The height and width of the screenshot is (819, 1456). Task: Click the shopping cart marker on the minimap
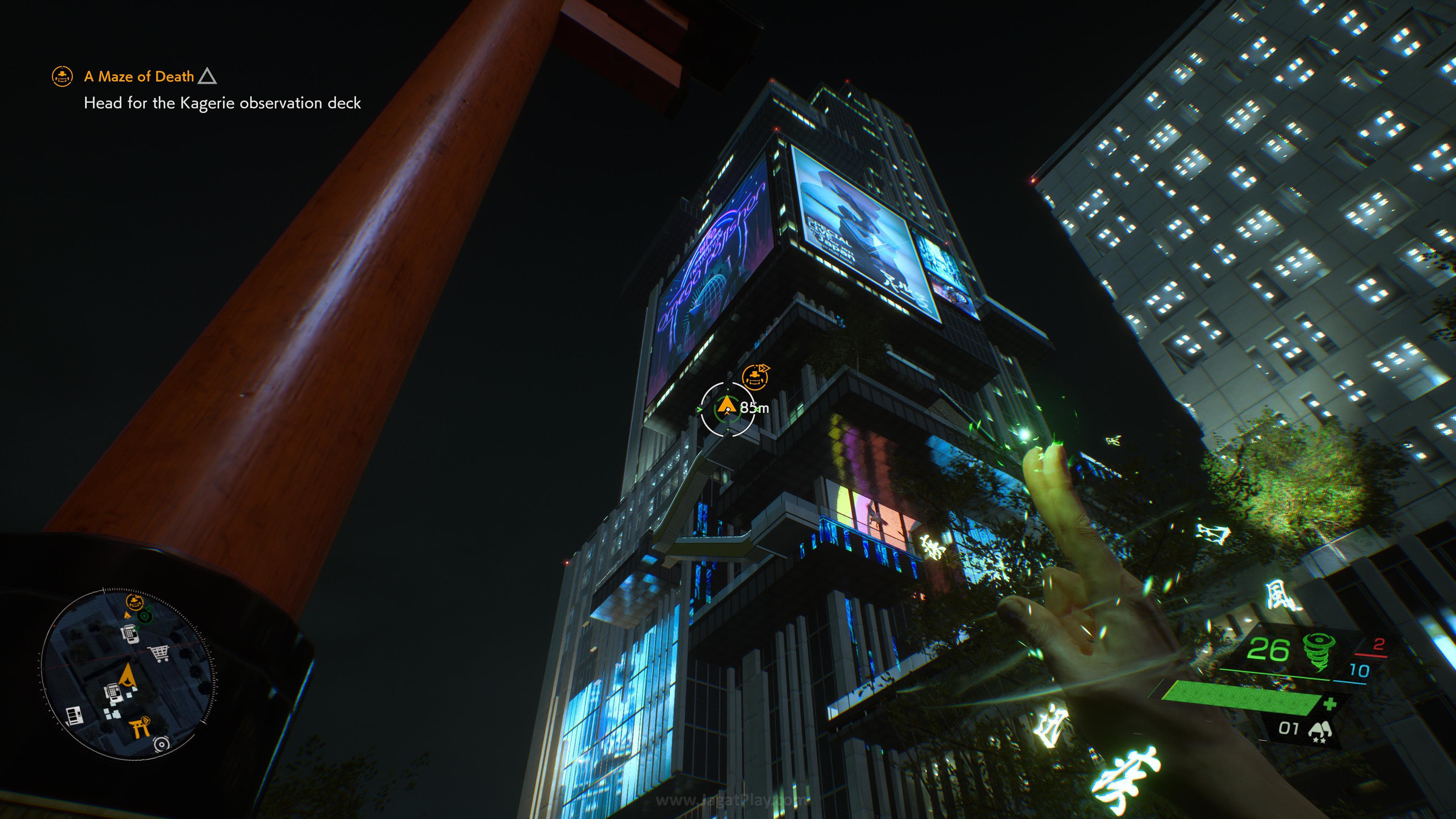click(x=160, y=653)
